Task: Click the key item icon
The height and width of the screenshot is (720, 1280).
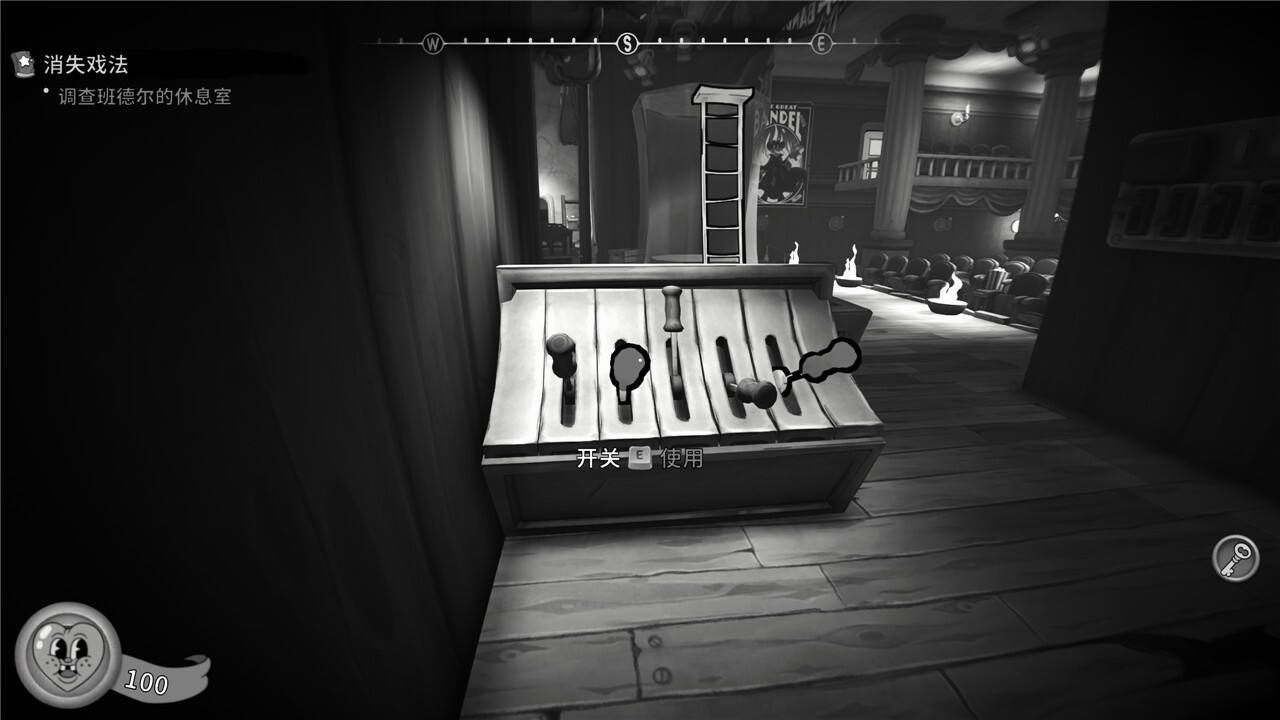Action: coord(1236,558)
